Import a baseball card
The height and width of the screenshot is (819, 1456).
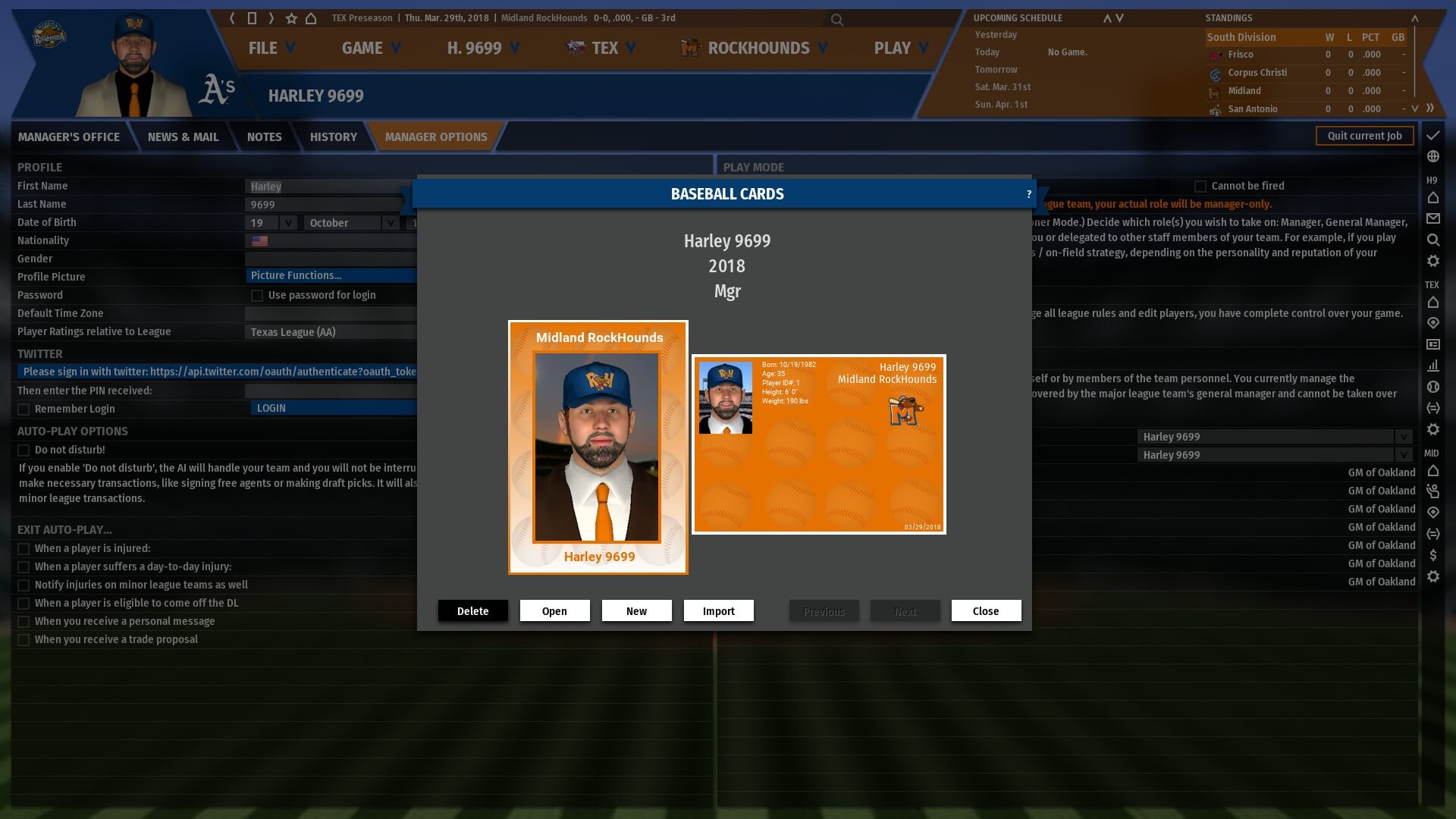coord(718,611)
